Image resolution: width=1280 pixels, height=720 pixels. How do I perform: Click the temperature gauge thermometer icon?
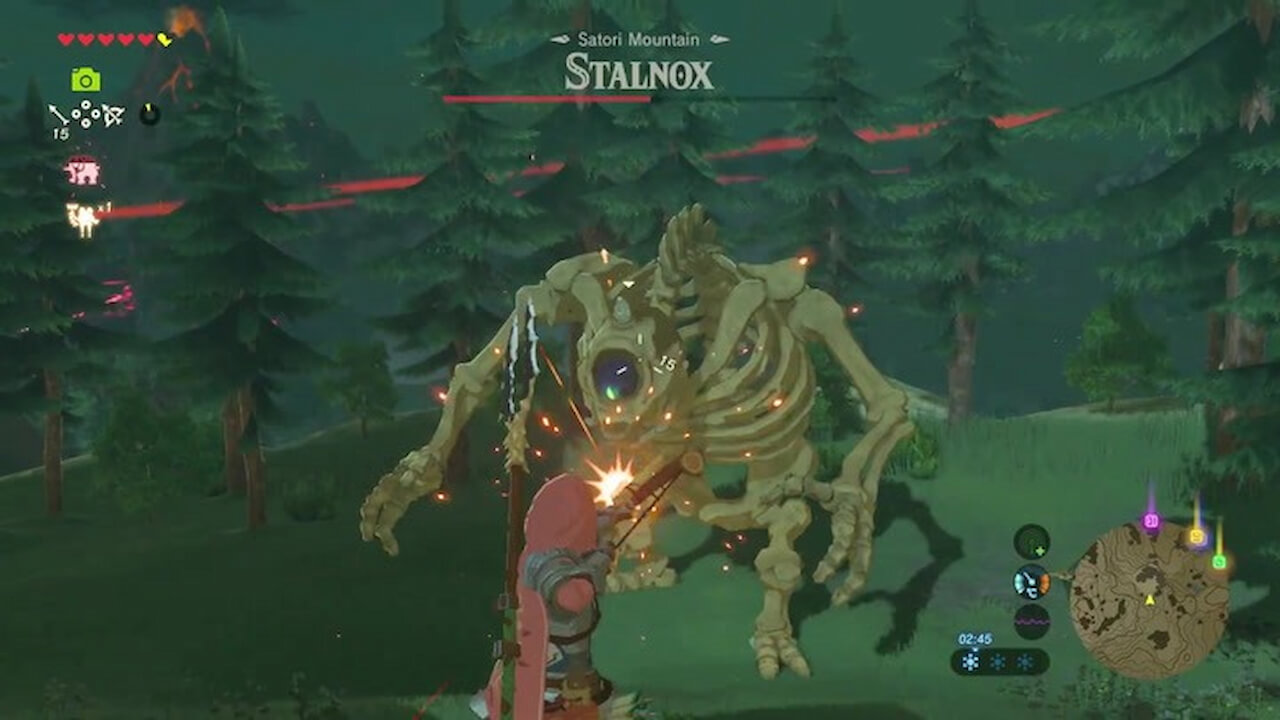(1030, 582)
